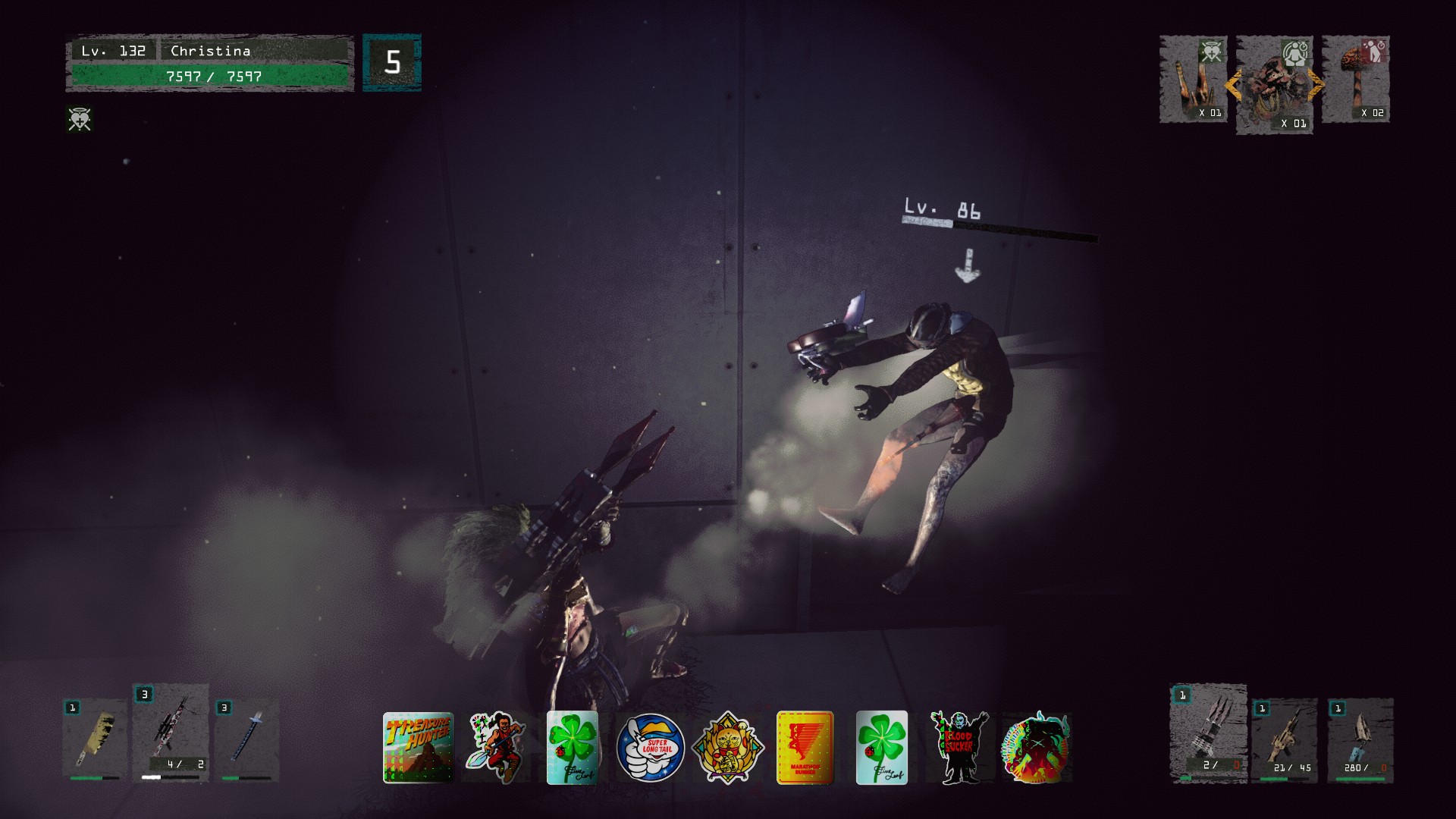Image resolution: width=1456 pixels, height=819 pixels.
Task: Choose the weapon slot showing 280
Action: pyautogui.click(x=1360, y=741)
